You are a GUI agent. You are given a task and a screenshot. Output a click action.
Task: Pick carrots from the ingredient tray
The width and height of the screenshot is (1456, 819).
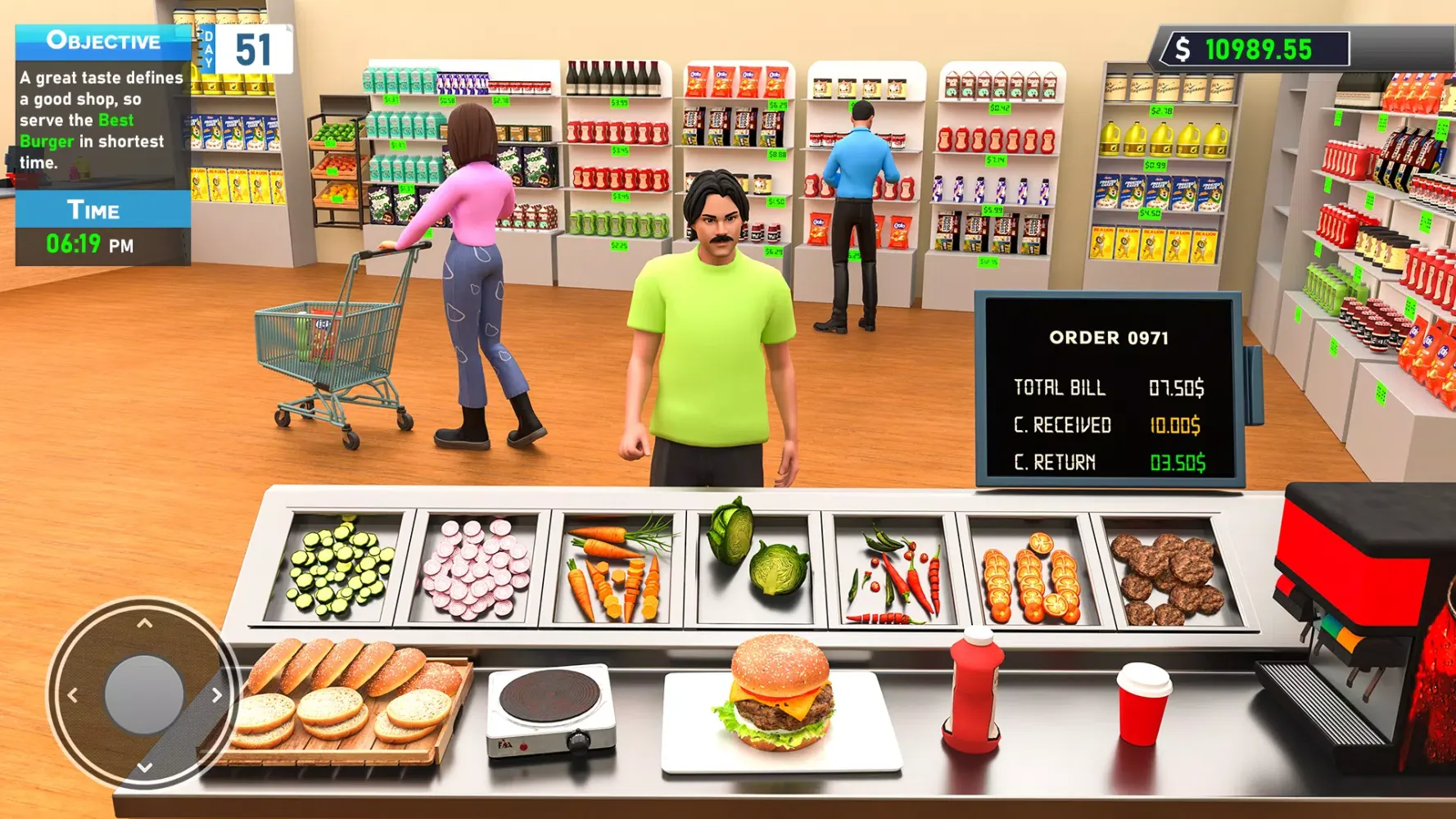click(616, 569)
